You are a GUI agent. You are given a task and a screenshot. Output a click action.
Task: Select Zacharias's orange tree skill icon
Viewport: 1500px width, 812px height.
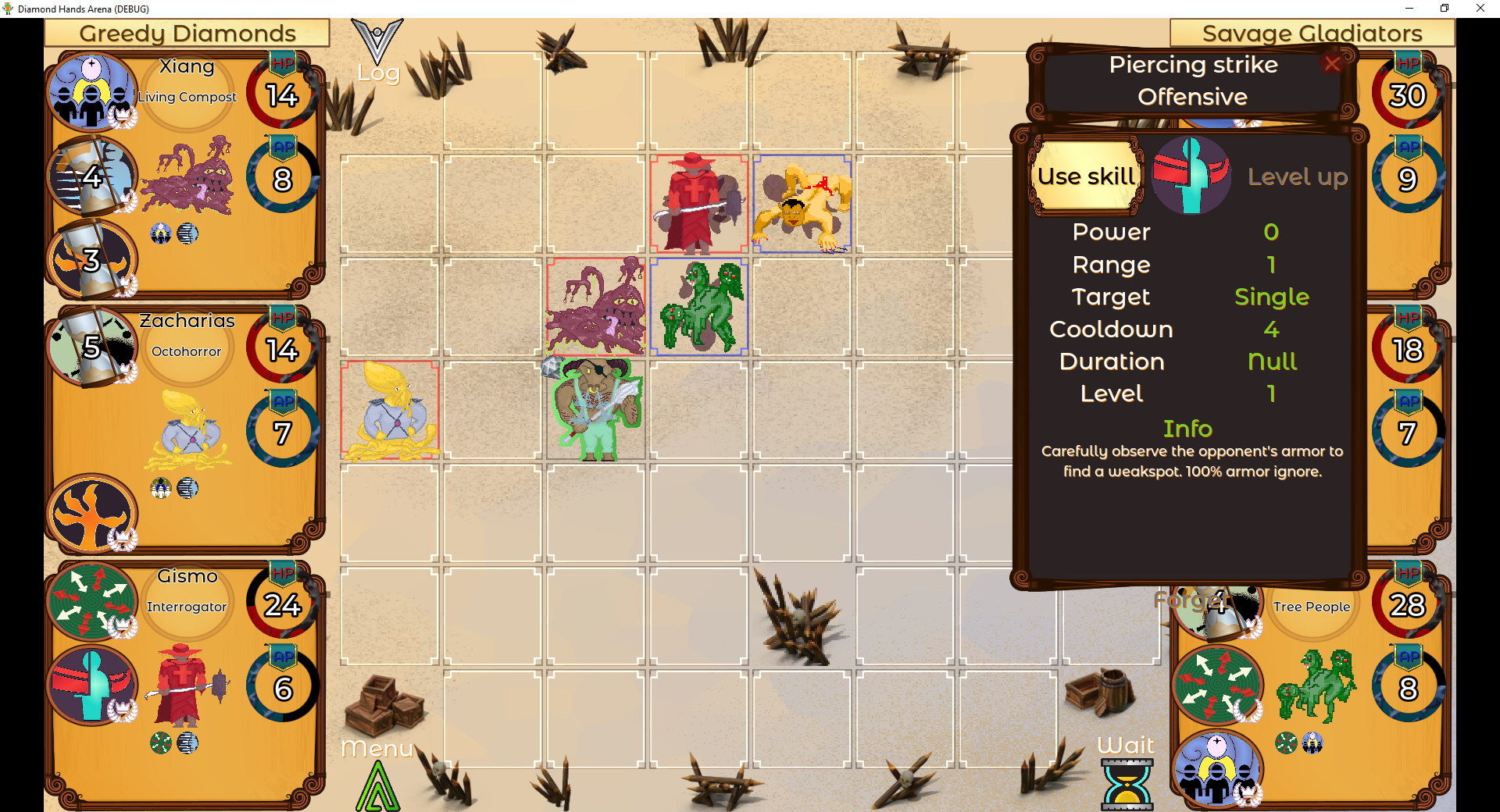pyautogui.click(x=92, y=513)
